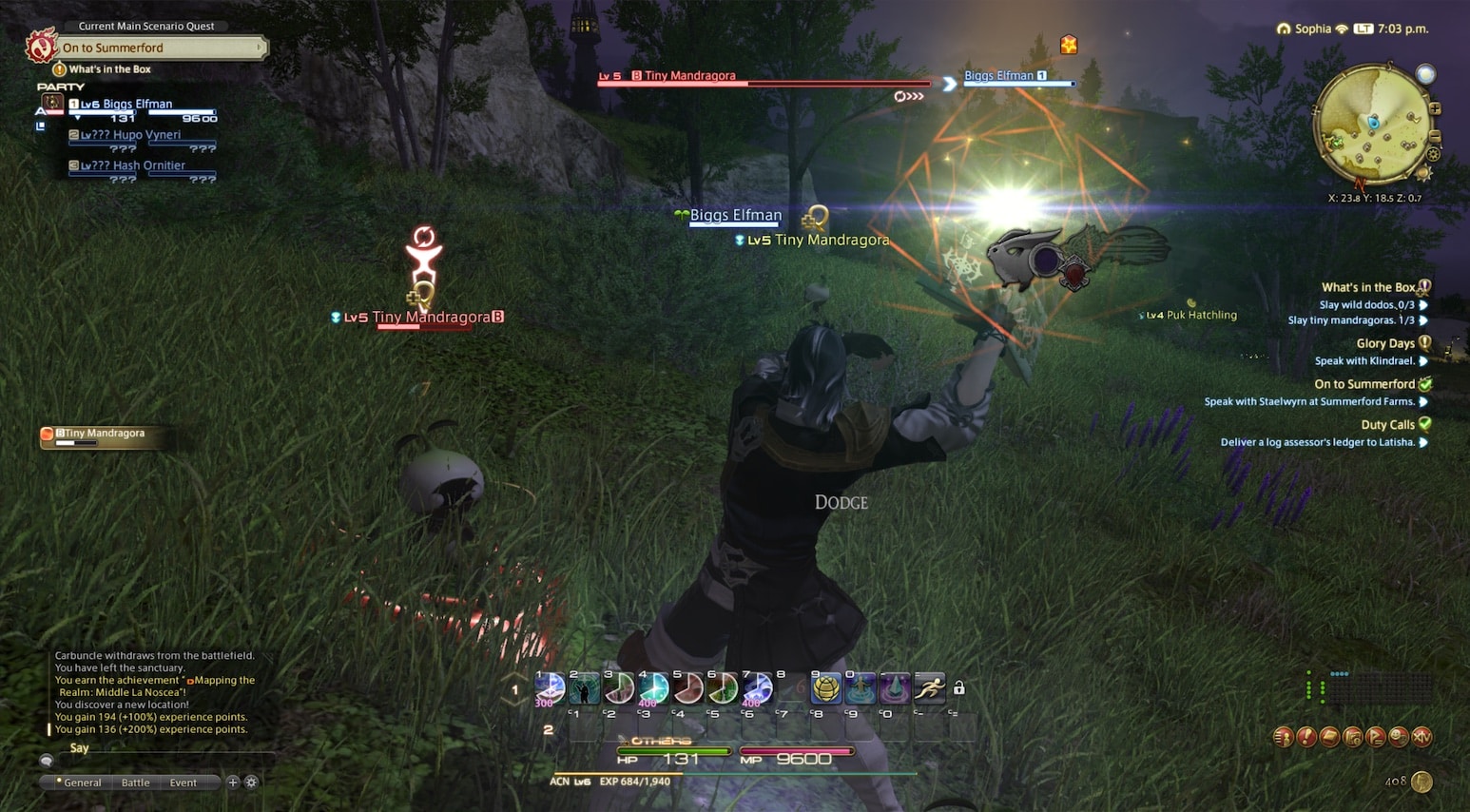Add a new chat tab with the plus button

232,782
